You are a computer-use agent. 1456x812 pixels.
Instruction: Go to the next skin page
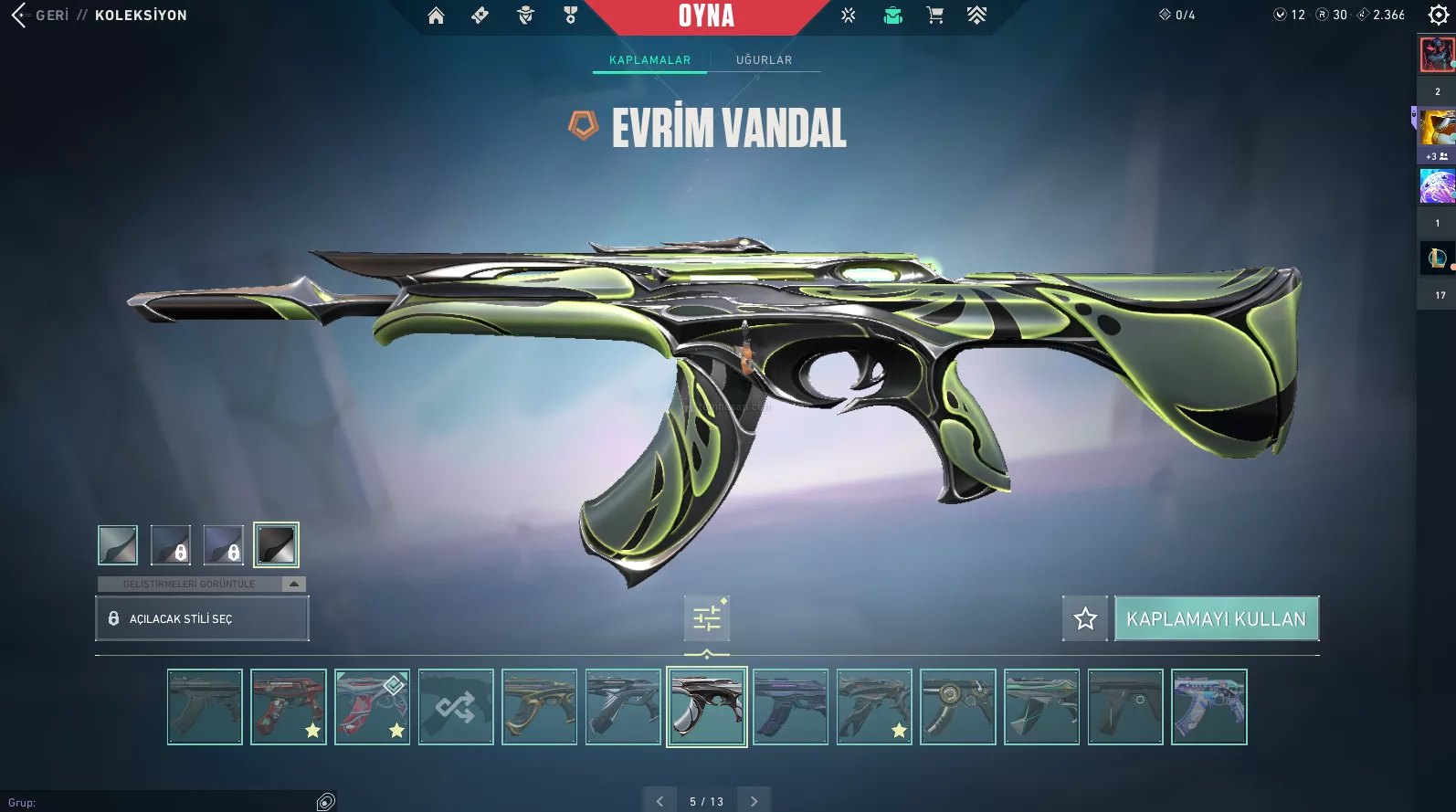pyautogui.click(x=754, y=801)
